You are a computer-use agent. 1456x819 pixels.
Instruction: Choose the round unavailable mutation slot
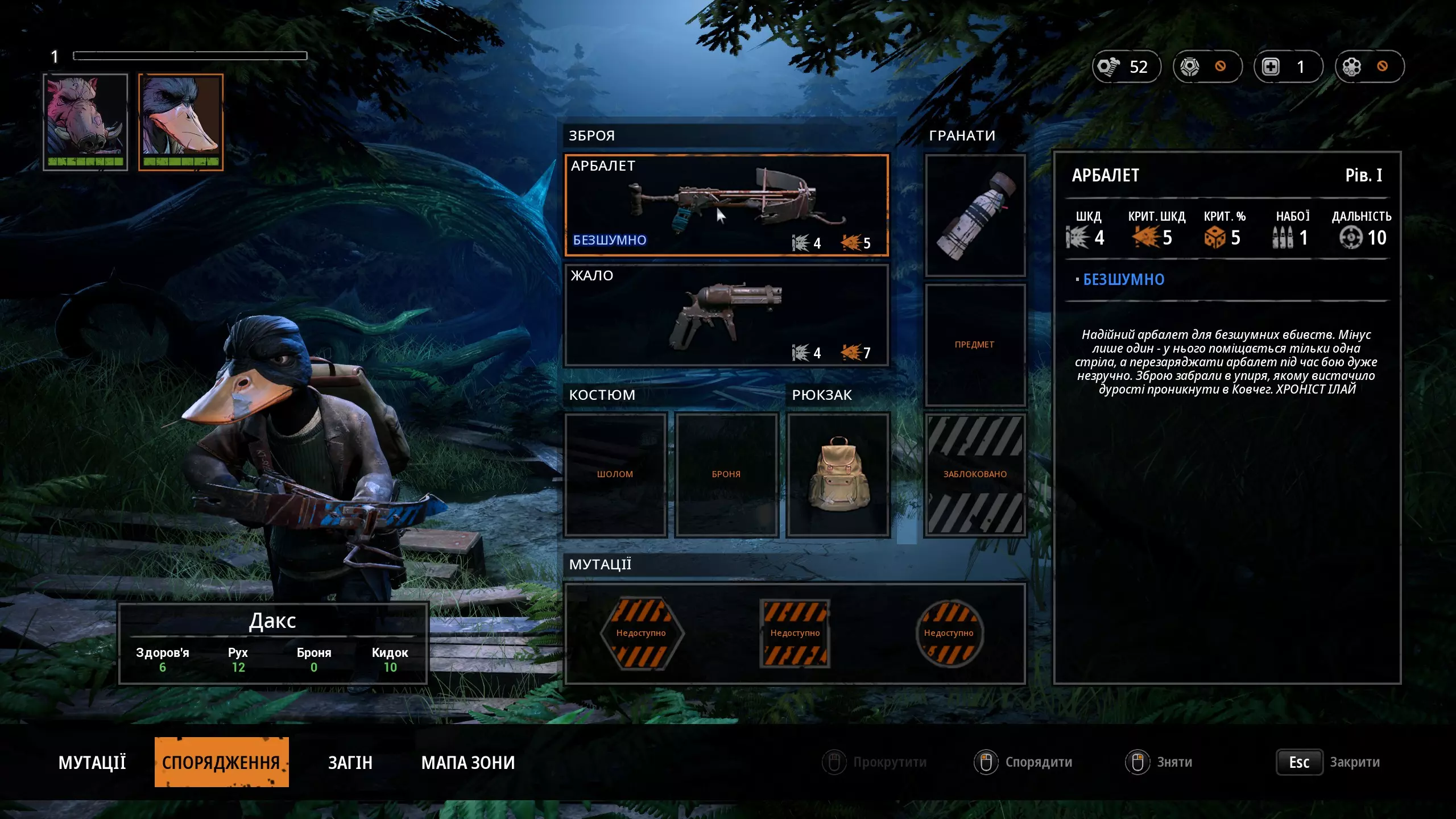(x=949, y=633)
